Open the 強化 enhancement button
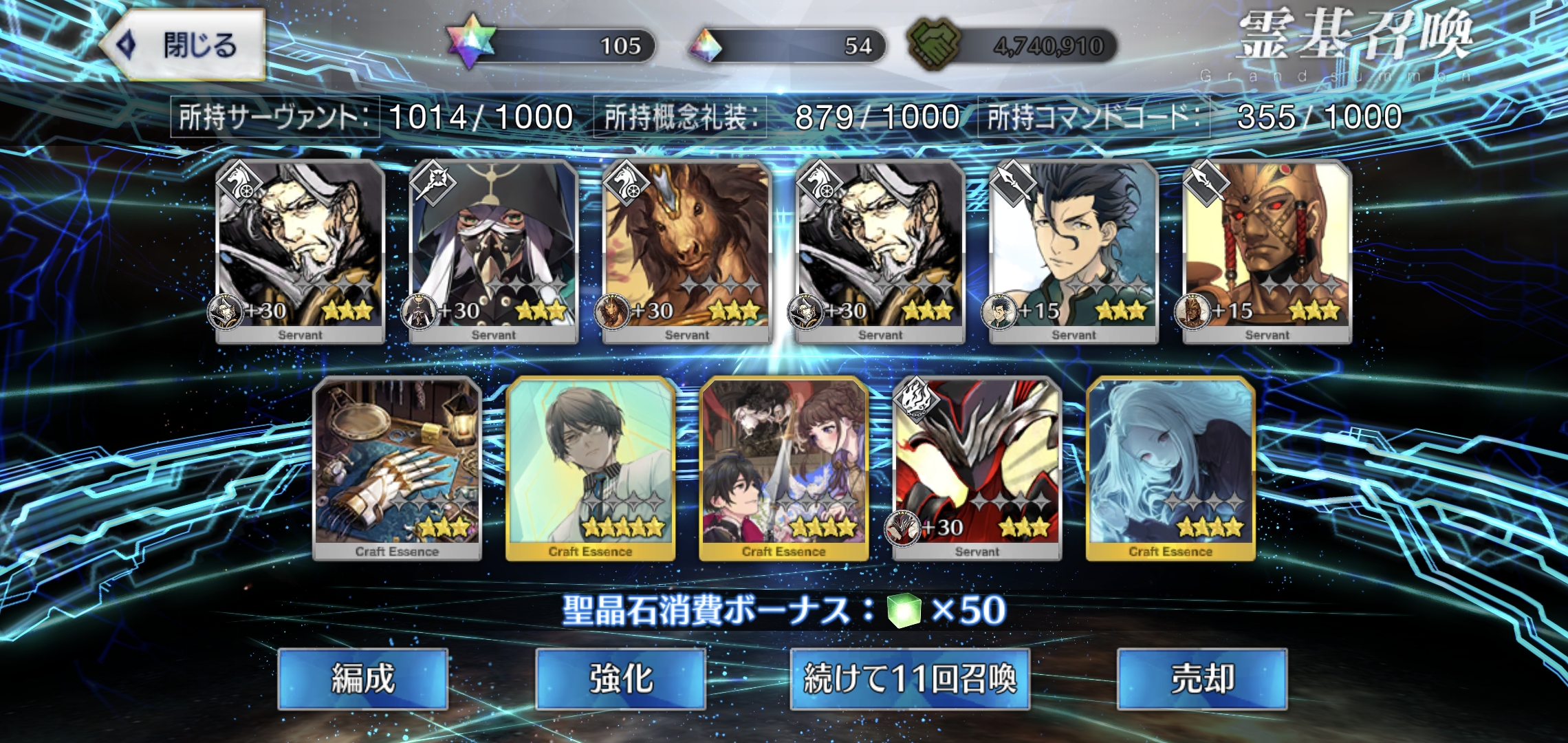1568x743 pixels. click(x=620, y=678)
